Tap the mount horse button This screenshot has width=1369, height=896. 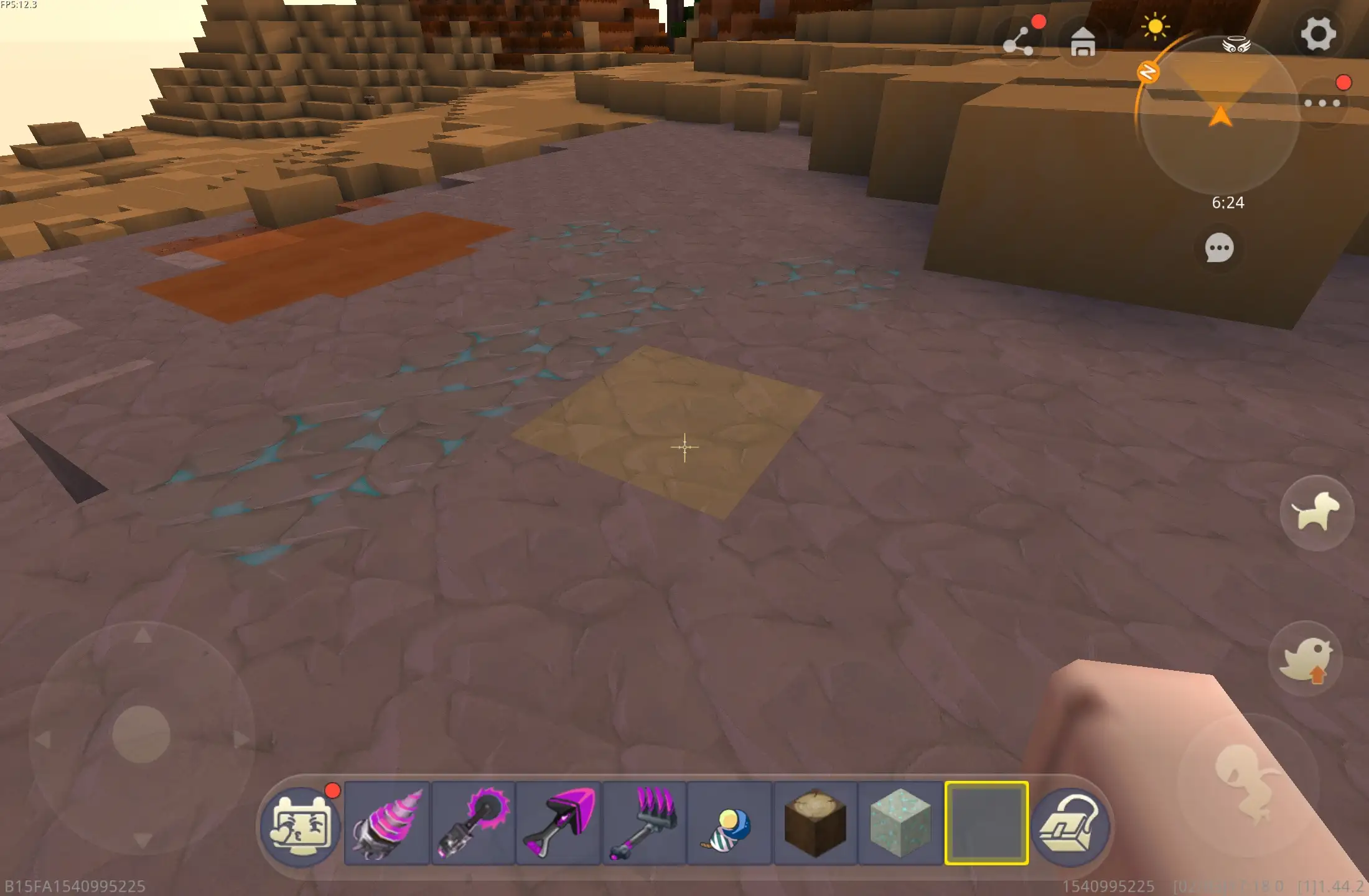1317,513
